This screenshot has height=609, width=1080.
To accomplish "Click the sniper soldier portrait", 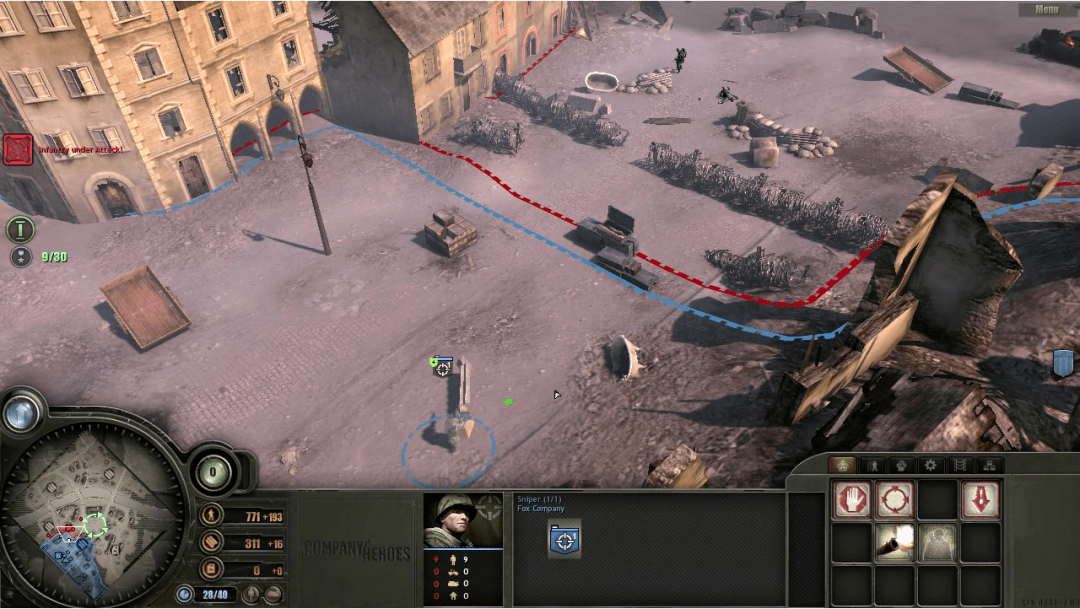I will [x=462, y=521].
